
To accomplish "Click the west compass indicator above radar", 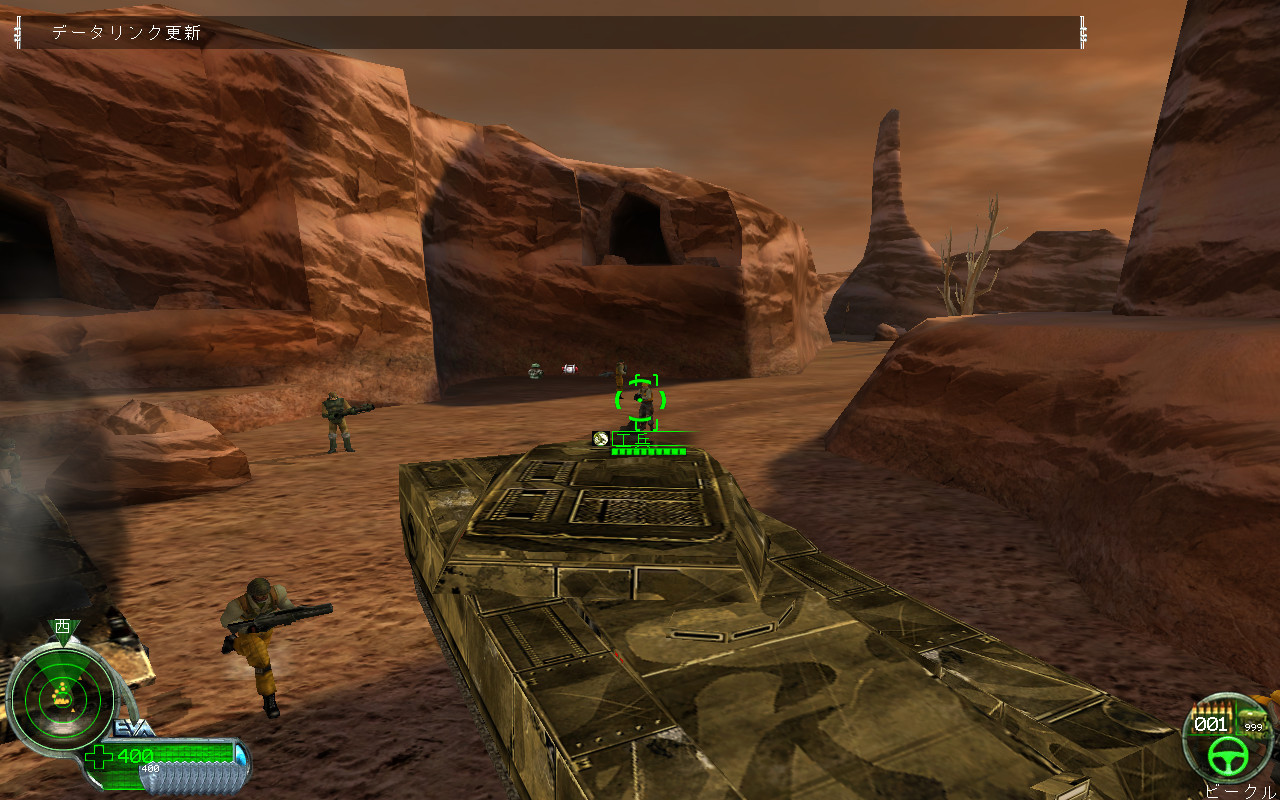I will pyautogui.click(x=63, y=628).
